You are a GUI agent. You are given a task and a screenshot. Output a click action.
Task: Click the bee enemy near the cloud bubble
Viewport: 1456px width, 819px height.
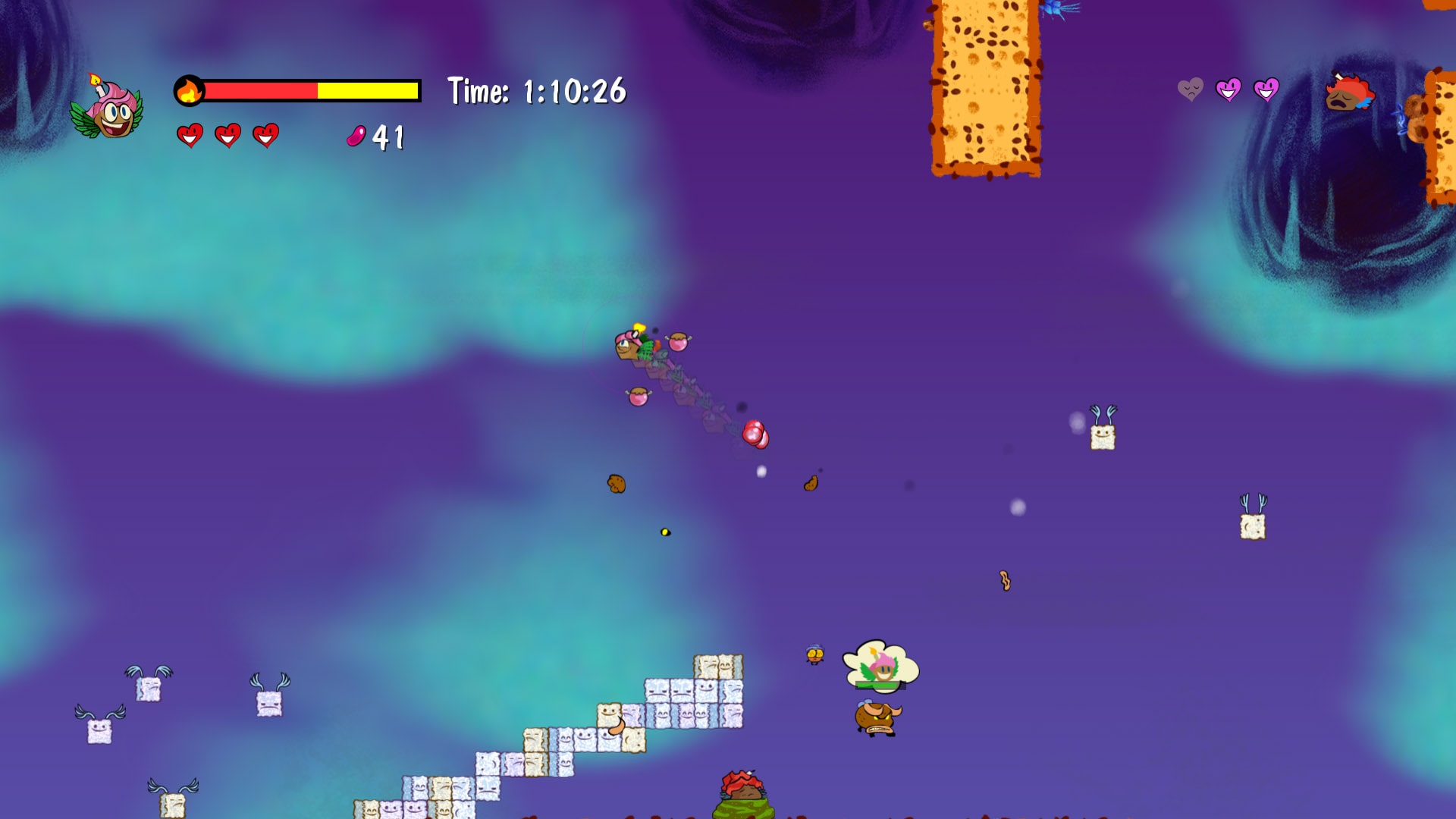(x=814, y=656)
